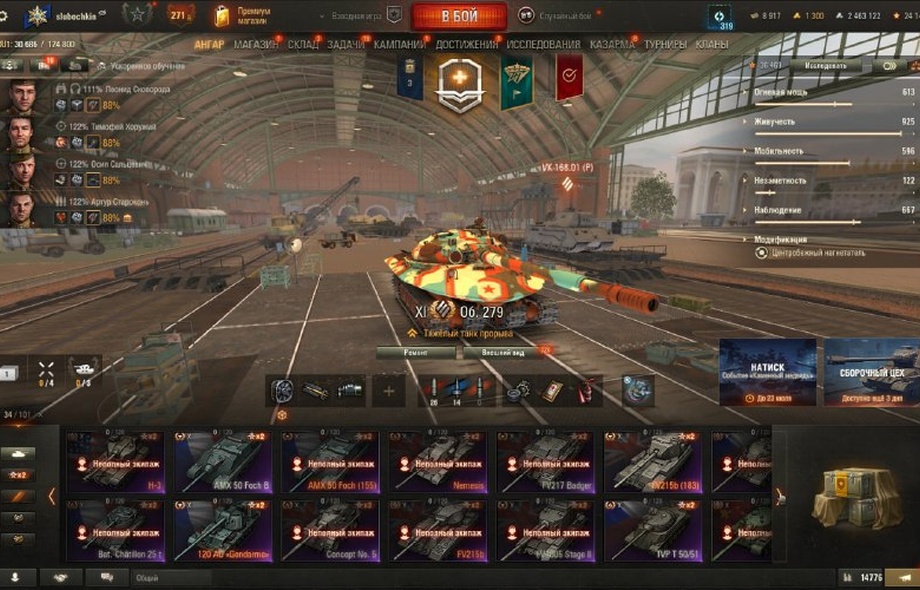Start a battle with the В БОЙ button
The width and height of the screenshot is (920, 590).
(459, 16)
